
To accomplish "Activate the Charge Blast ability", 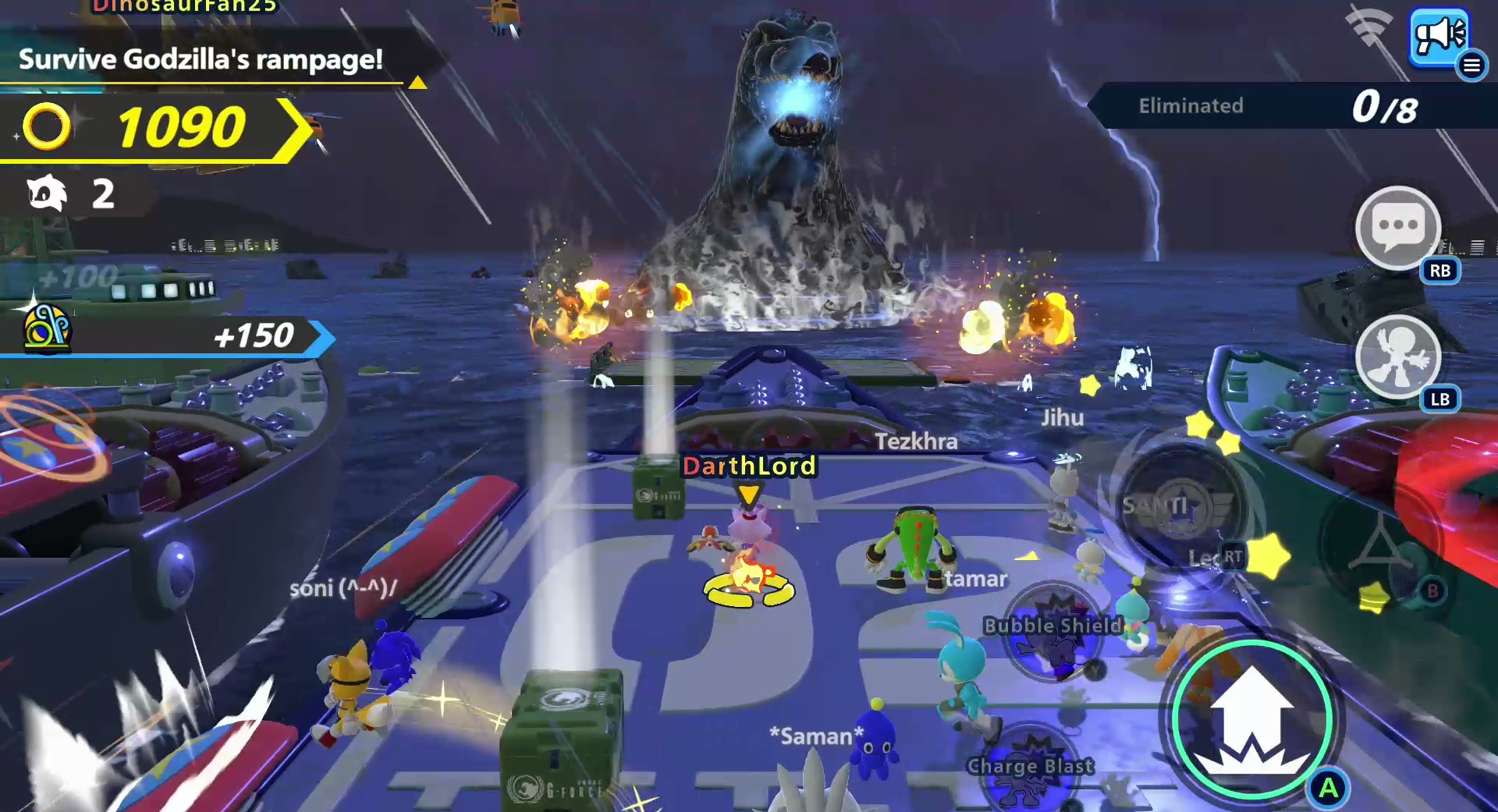I will pos(1030,768).
